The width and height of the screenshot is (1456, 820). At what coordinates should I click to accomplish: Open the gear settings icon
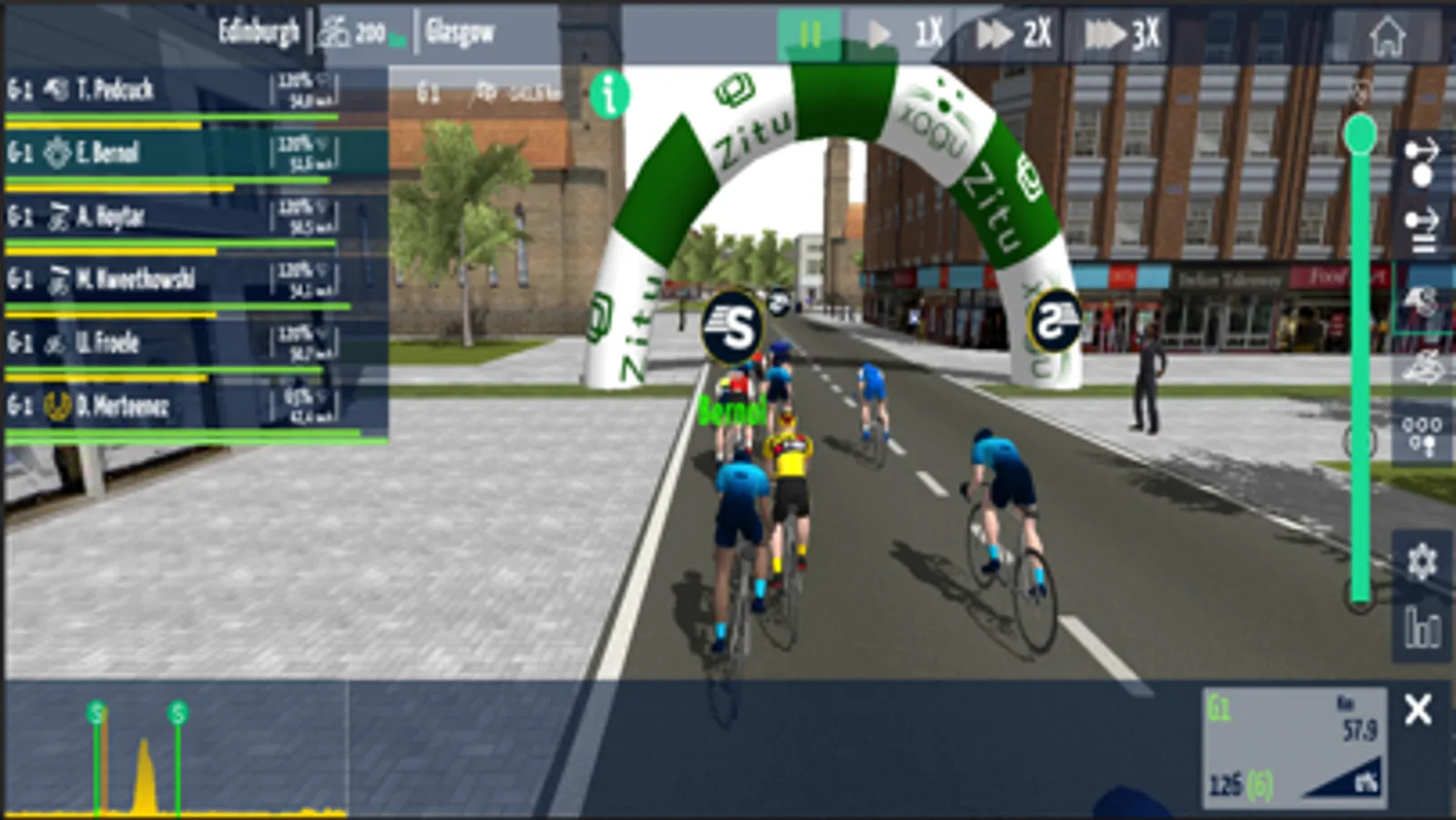point(1421,562)
